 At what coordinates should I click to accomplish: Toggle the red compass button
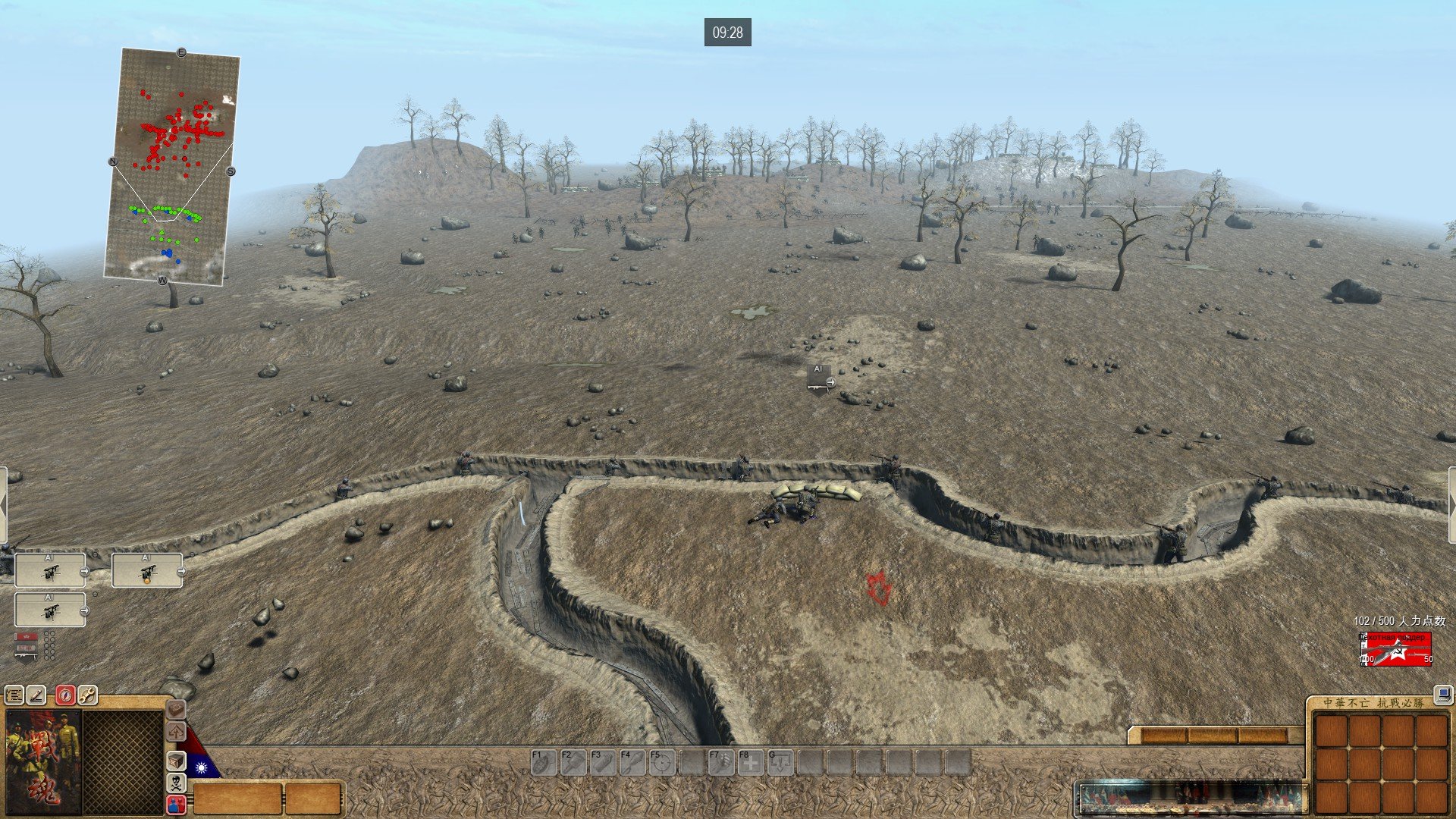tap(65, 695)
